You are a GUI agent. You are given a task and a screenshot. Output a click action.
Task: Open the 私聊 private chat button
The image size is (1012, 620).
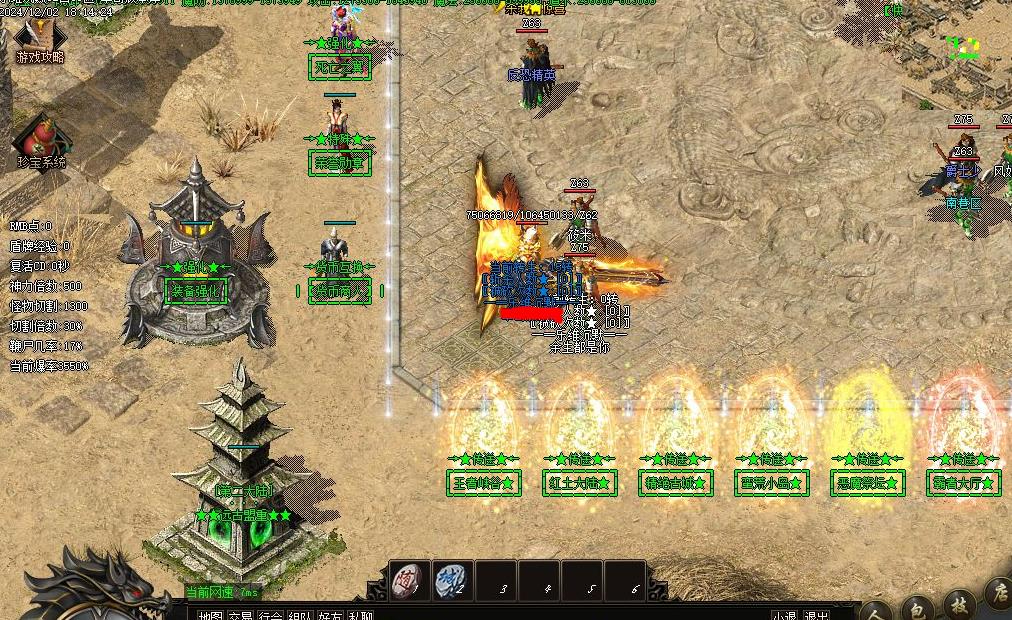tap(360, 614)
